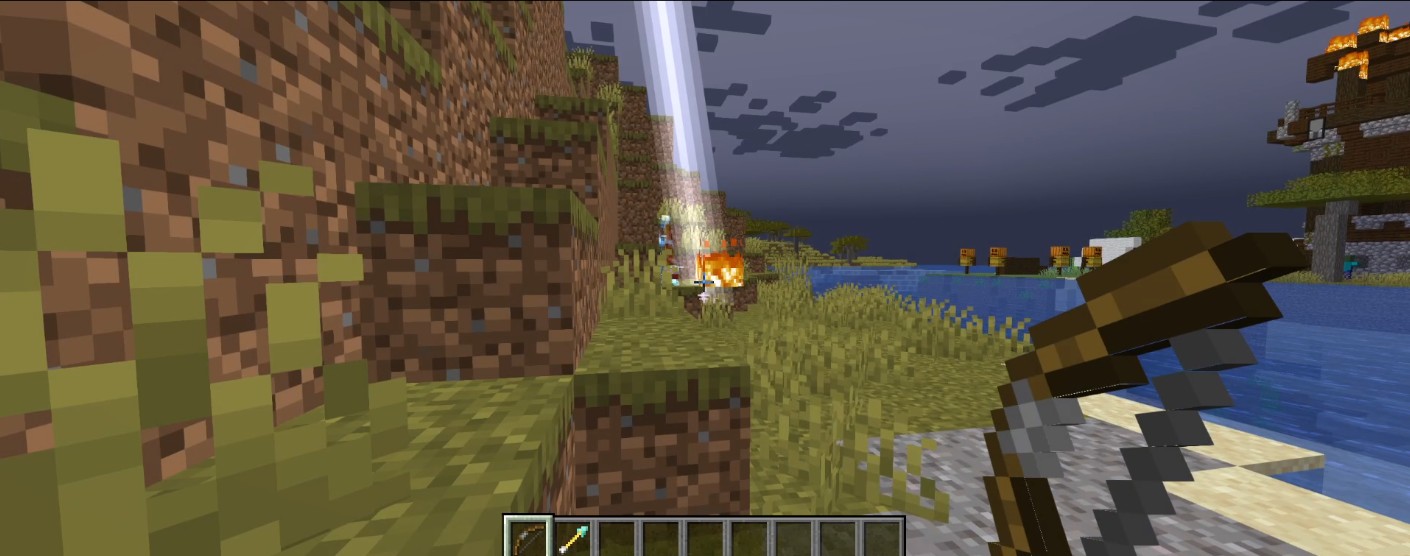Screen dimensions: 1410x556
Task: Select the arrow hotbar slot
Action: coord(573,538)
